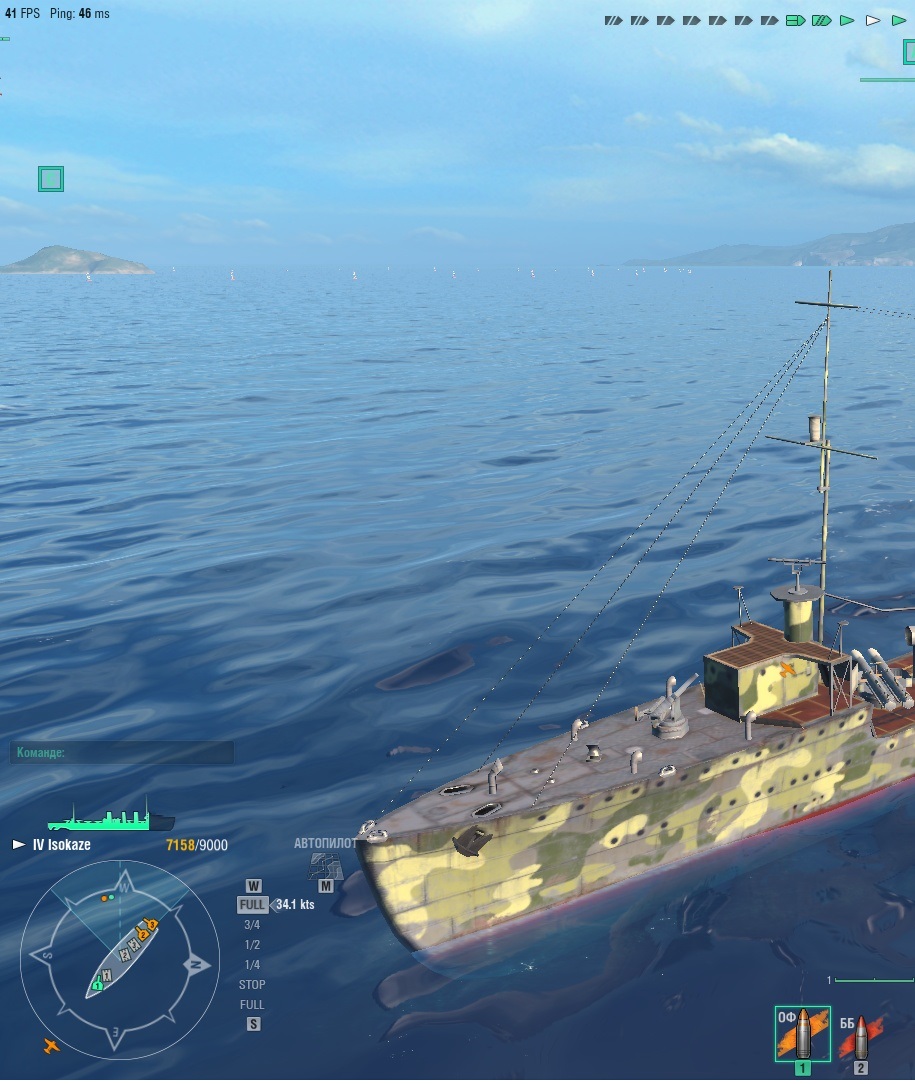Click the orange aircraft icon by the compass

pos(51,1046)
